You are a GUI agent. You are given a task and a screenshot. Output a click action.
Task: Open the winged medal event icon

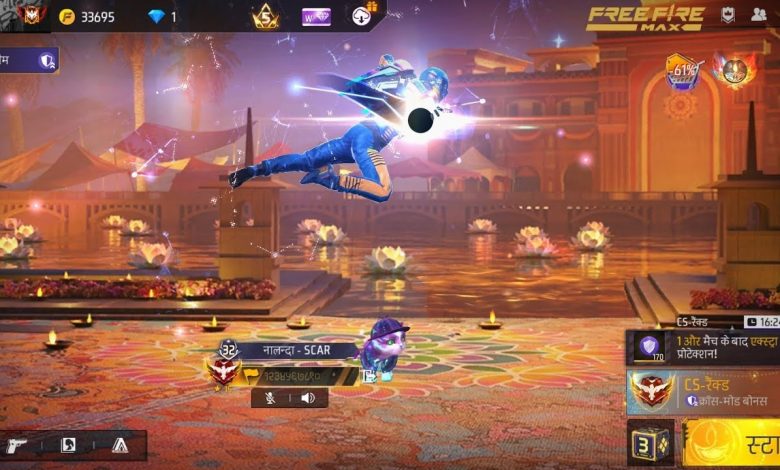734,72
